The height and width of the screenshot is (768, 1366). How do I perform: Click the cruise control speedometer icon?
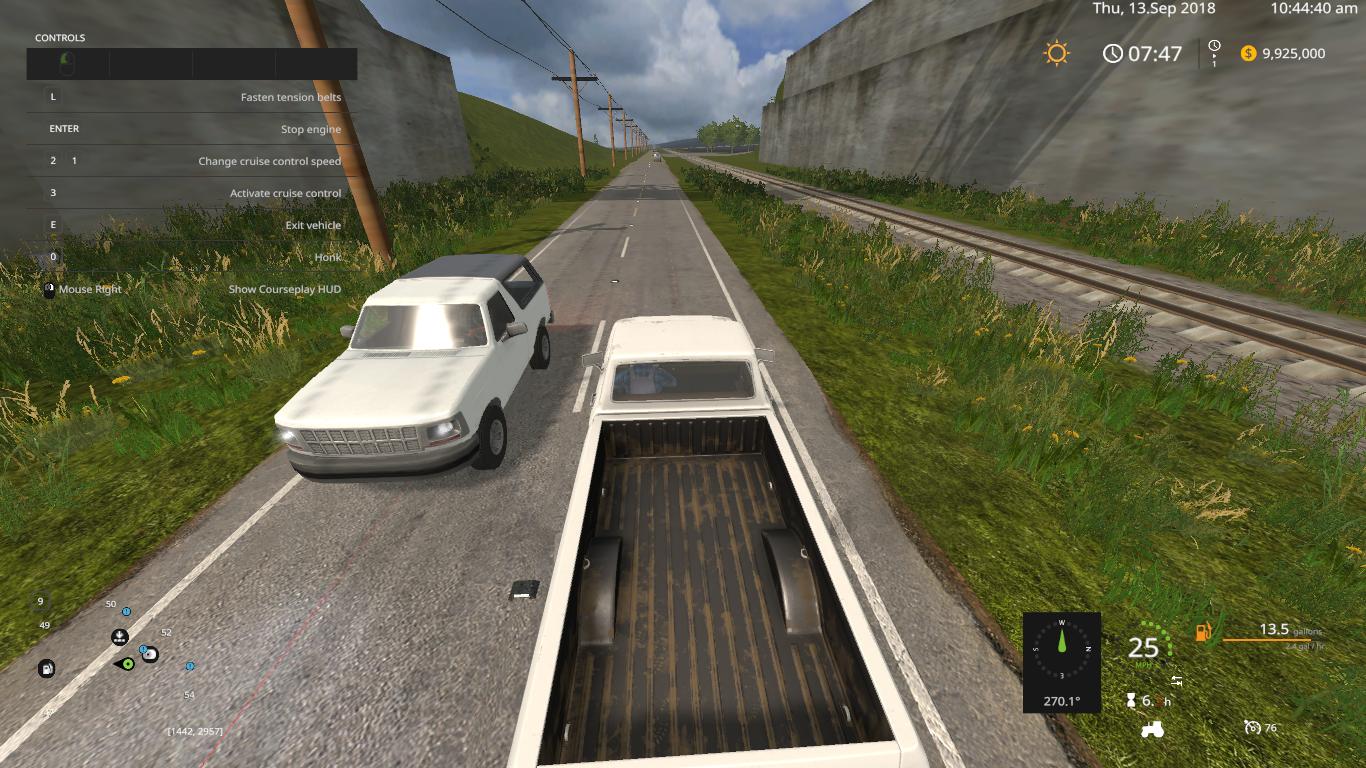pyautogui.click(x=1251, y=727)
